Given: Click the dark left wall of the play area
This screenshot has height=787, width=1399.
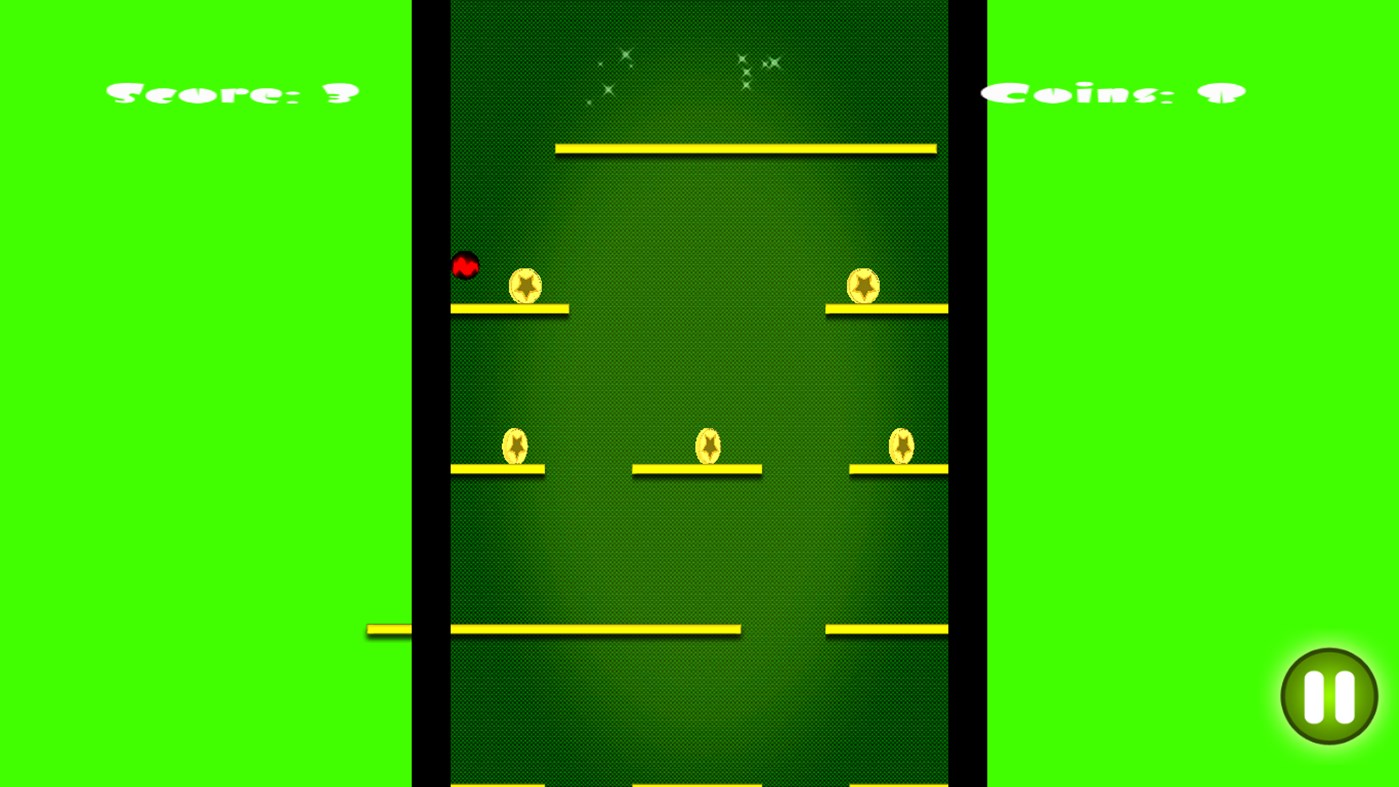Looking at the screenshot, I should click(x=431, y=400).
